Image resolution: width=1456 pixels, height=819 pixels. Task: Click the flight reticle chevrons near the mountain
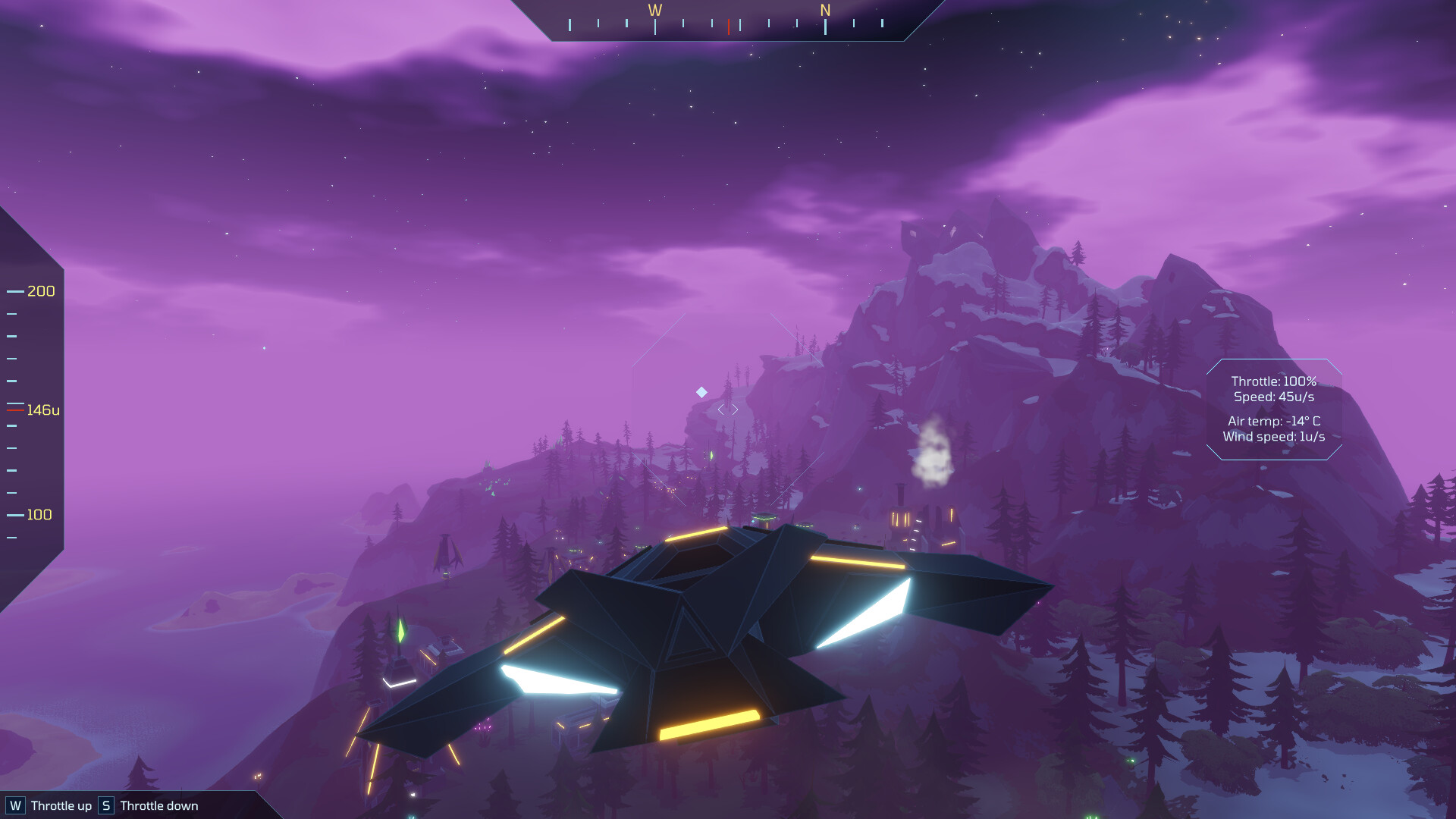(x=726, y=408)
